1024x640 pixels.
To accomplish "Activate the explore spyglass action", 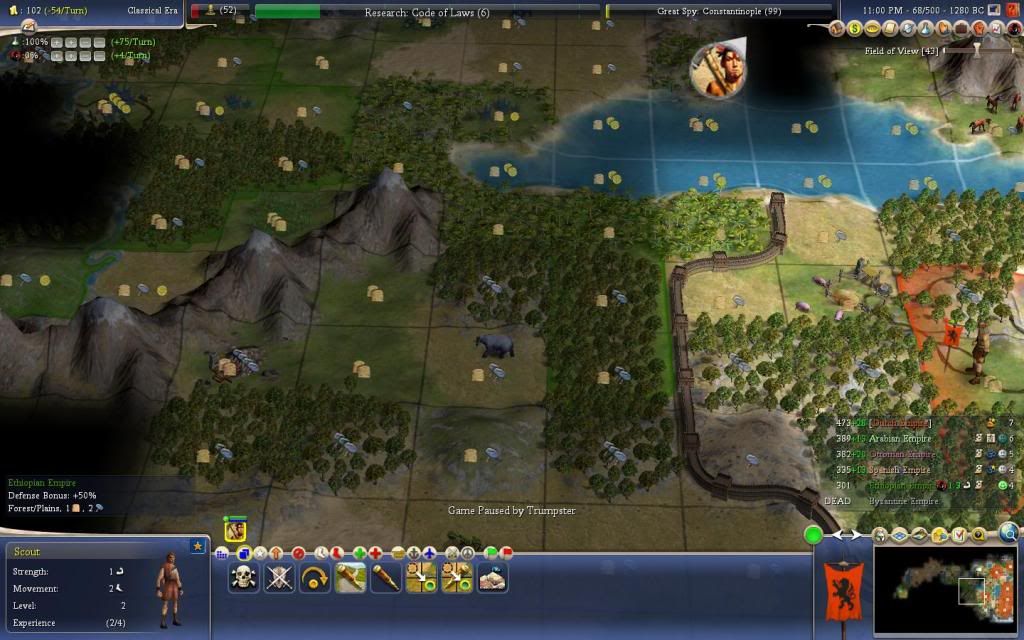I will 386,576.
